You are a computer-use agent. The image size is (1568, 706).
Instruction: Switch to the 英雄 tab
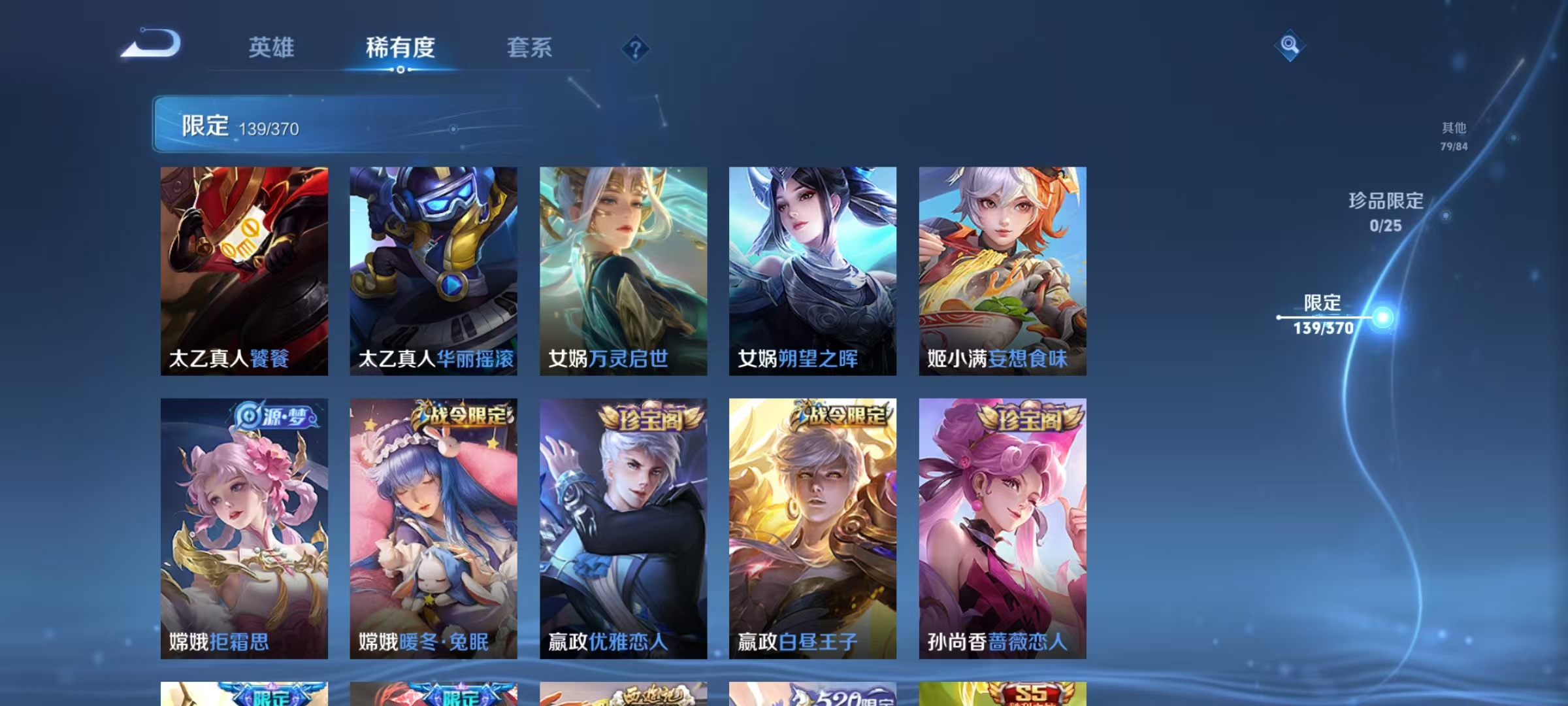coord(272,48)
